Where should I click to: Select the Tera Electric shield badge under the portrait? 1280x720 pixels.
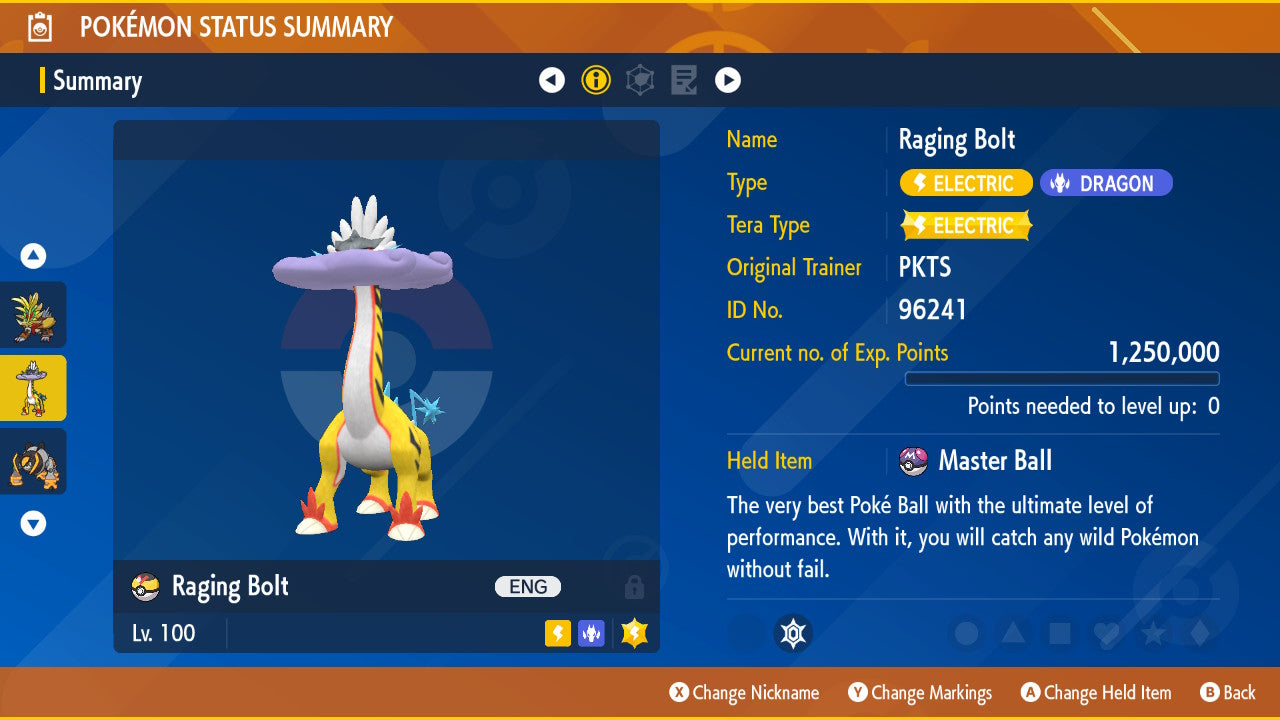pyautogui.click(x=633, y=633)
